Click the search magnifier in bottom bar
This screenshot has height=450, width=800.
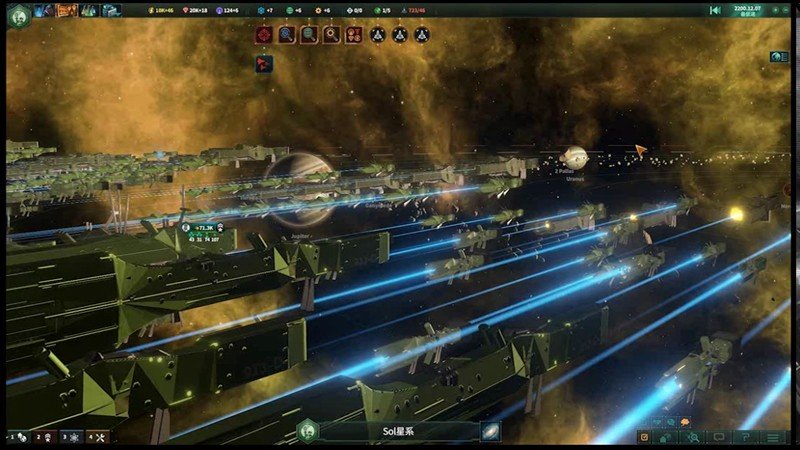(x=692, y=437)
